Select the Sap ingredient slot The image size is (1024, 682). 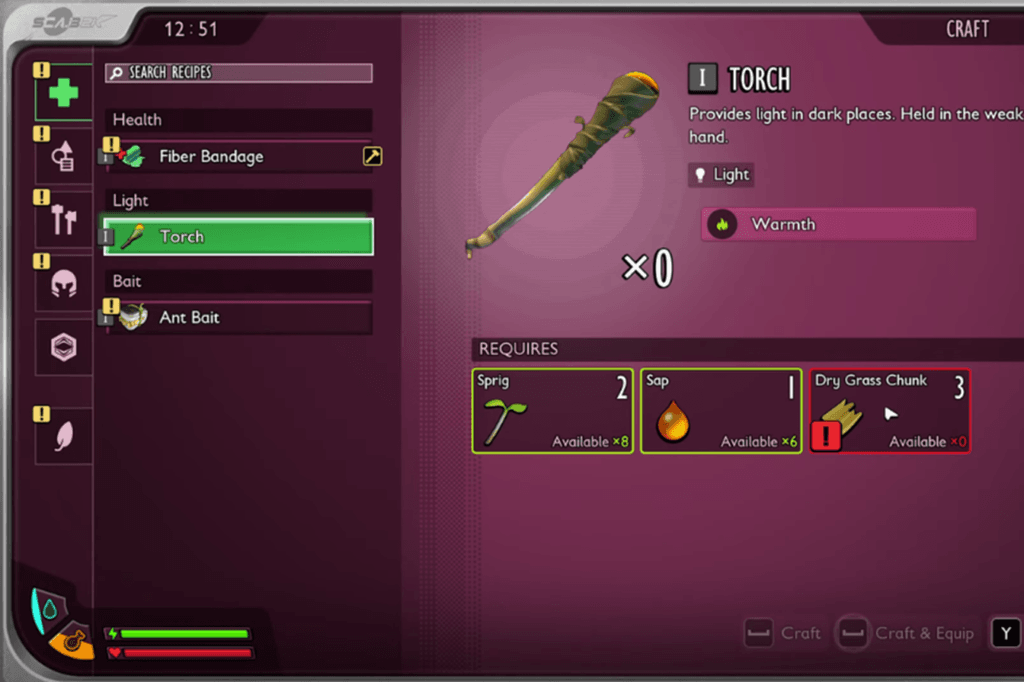point(721,411)
